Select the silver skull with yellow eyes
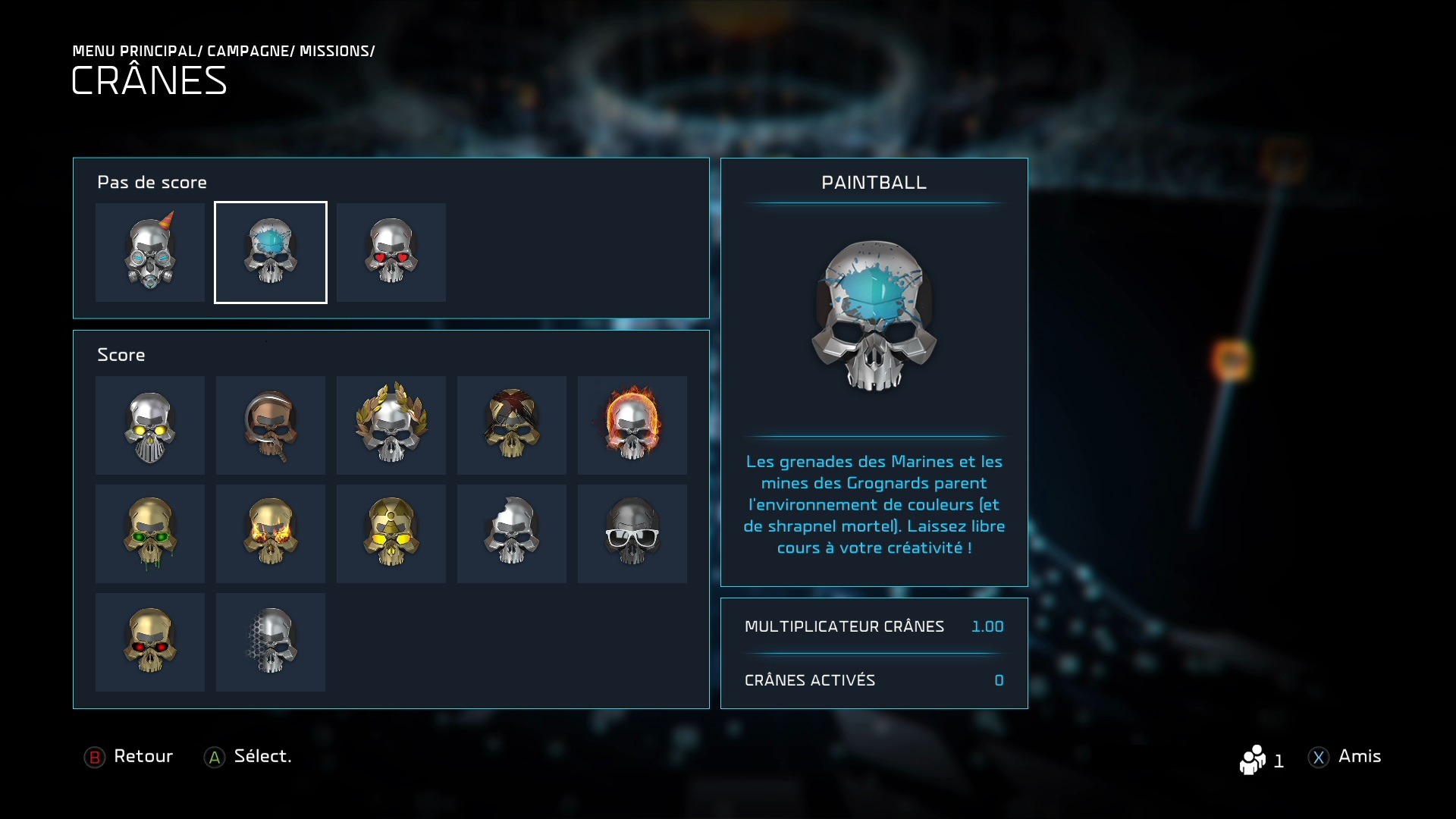Image resolution: width=1456 pixels, height=819 pixels. (x=150, y=425)
